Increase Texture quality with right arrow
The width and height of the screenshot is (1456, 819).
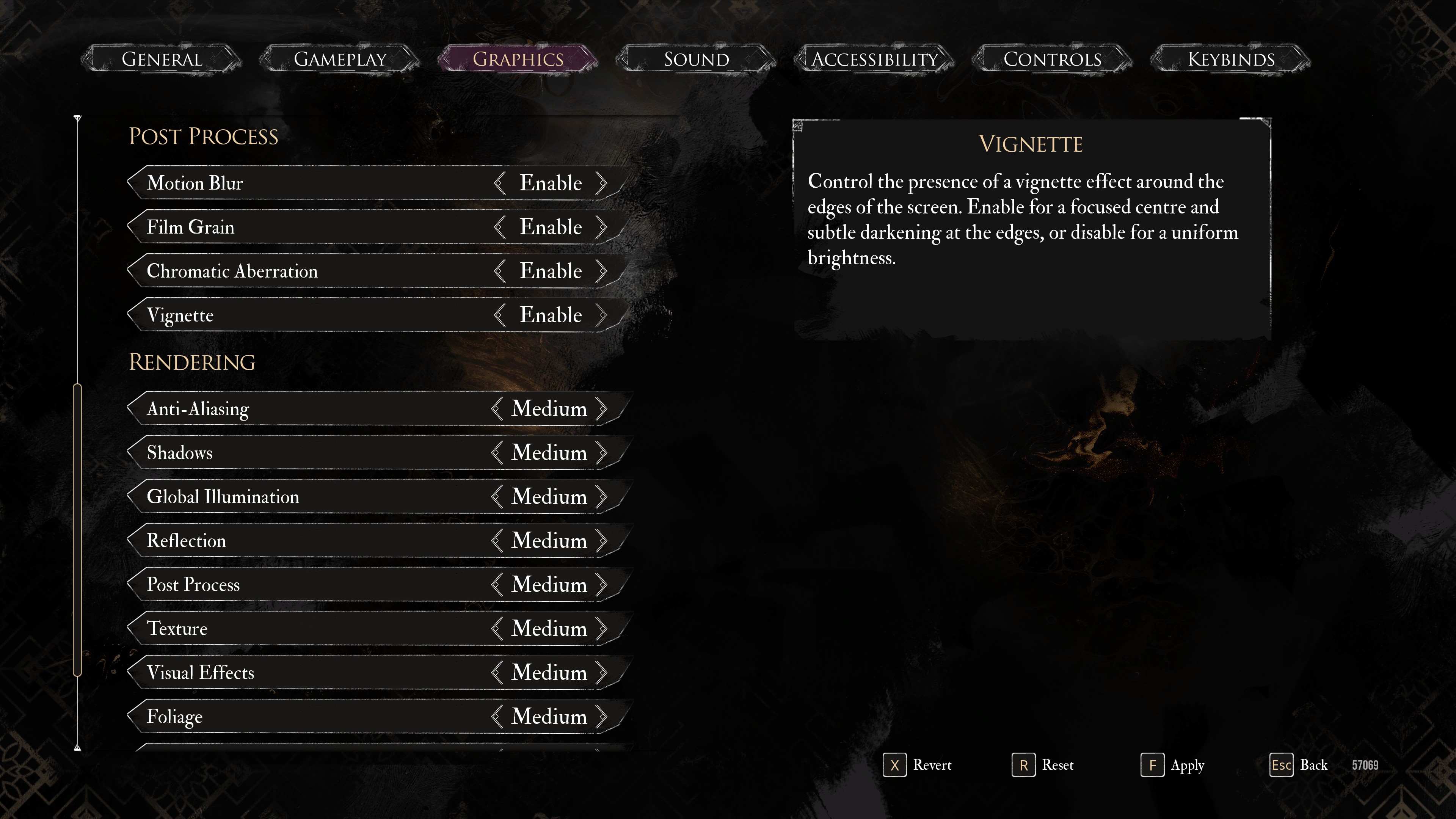602,629
